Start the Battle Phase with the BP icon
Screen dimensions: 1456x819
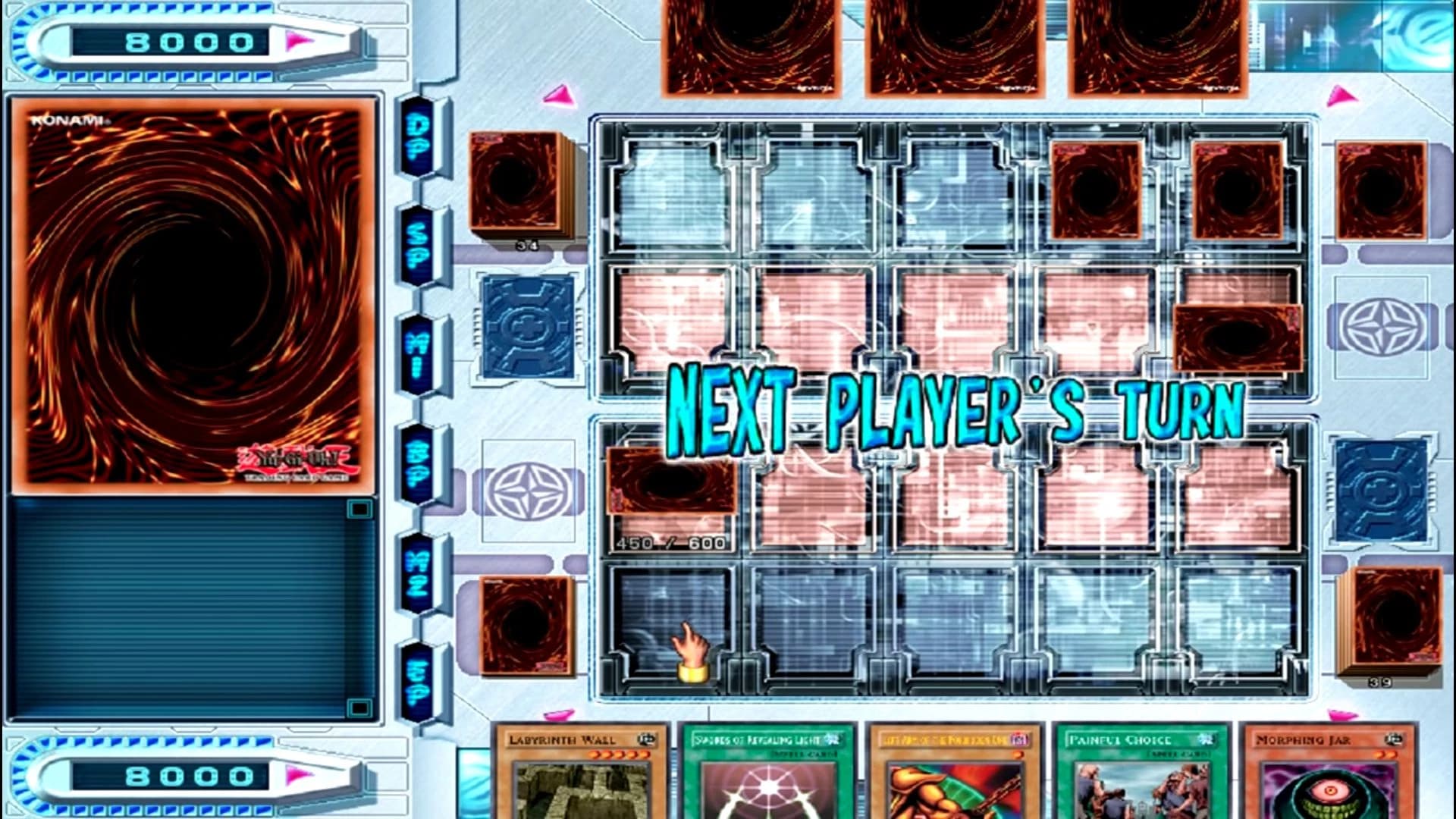tap(416, 459)
